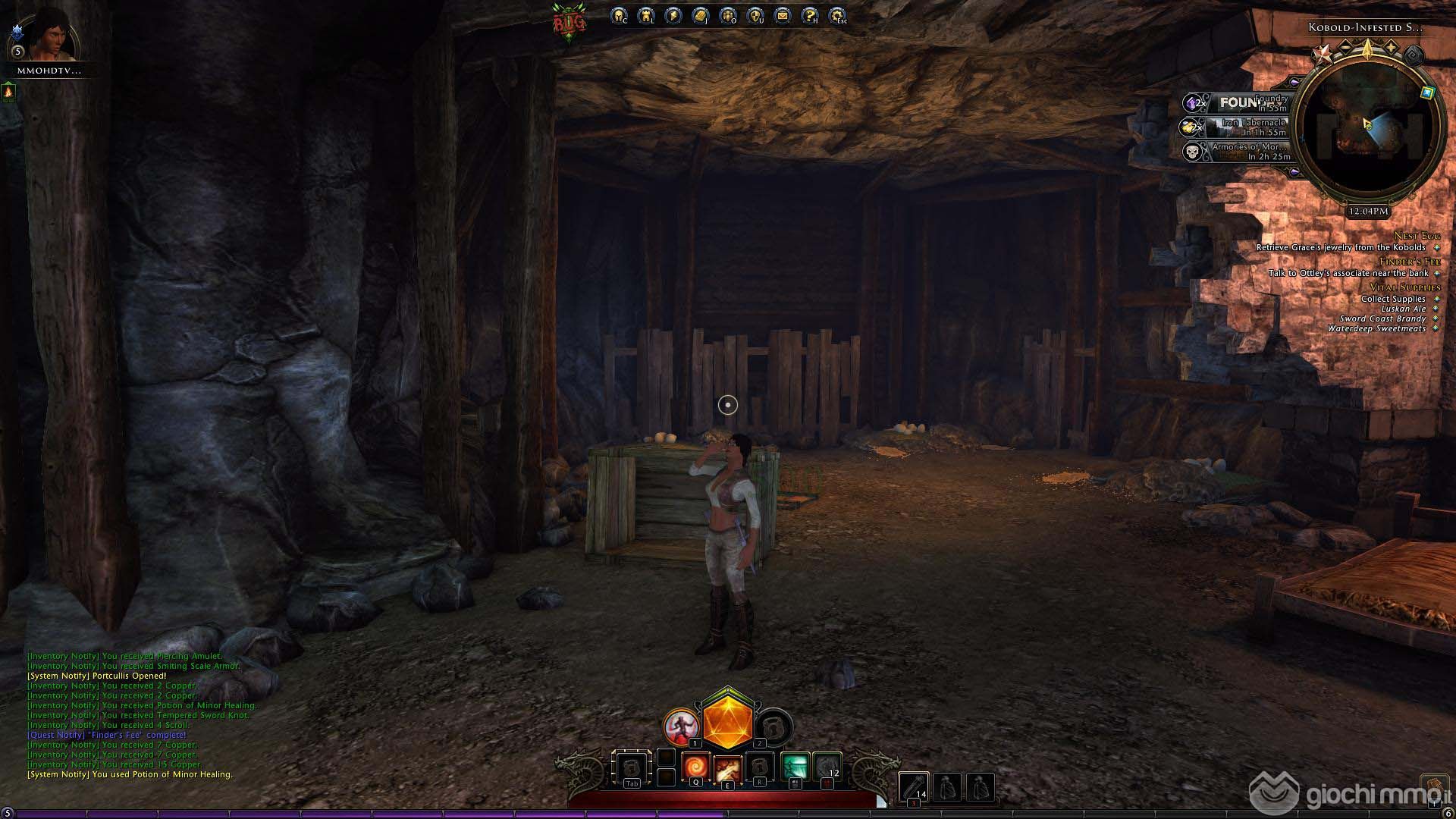Open the help question mark icon
This screenshot has height=819, width=1456.
click(x=810, y=15)
